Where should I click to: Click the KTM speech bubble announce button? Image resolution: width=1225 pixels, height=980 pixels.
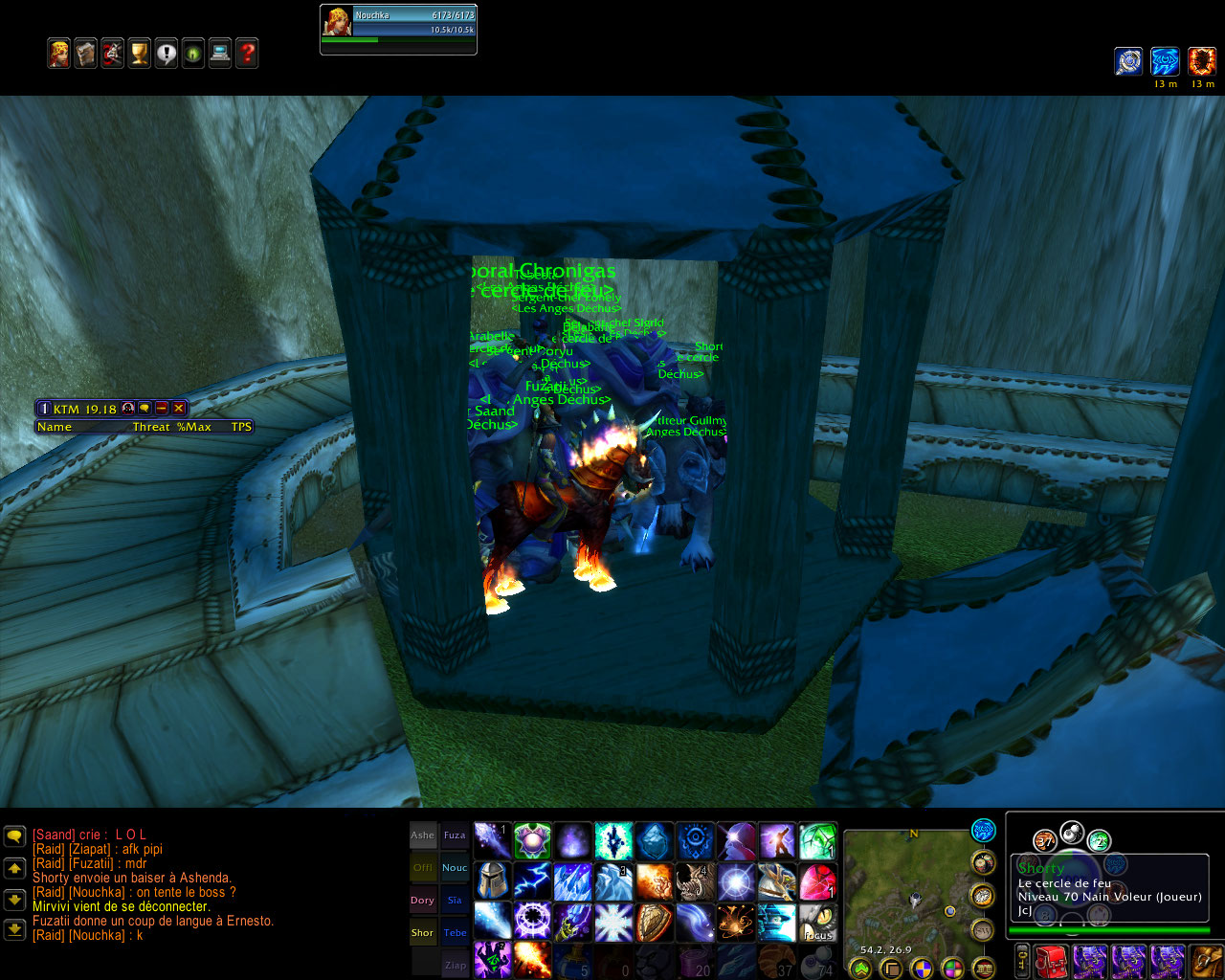pyautogui.click(x=145, y=409)
